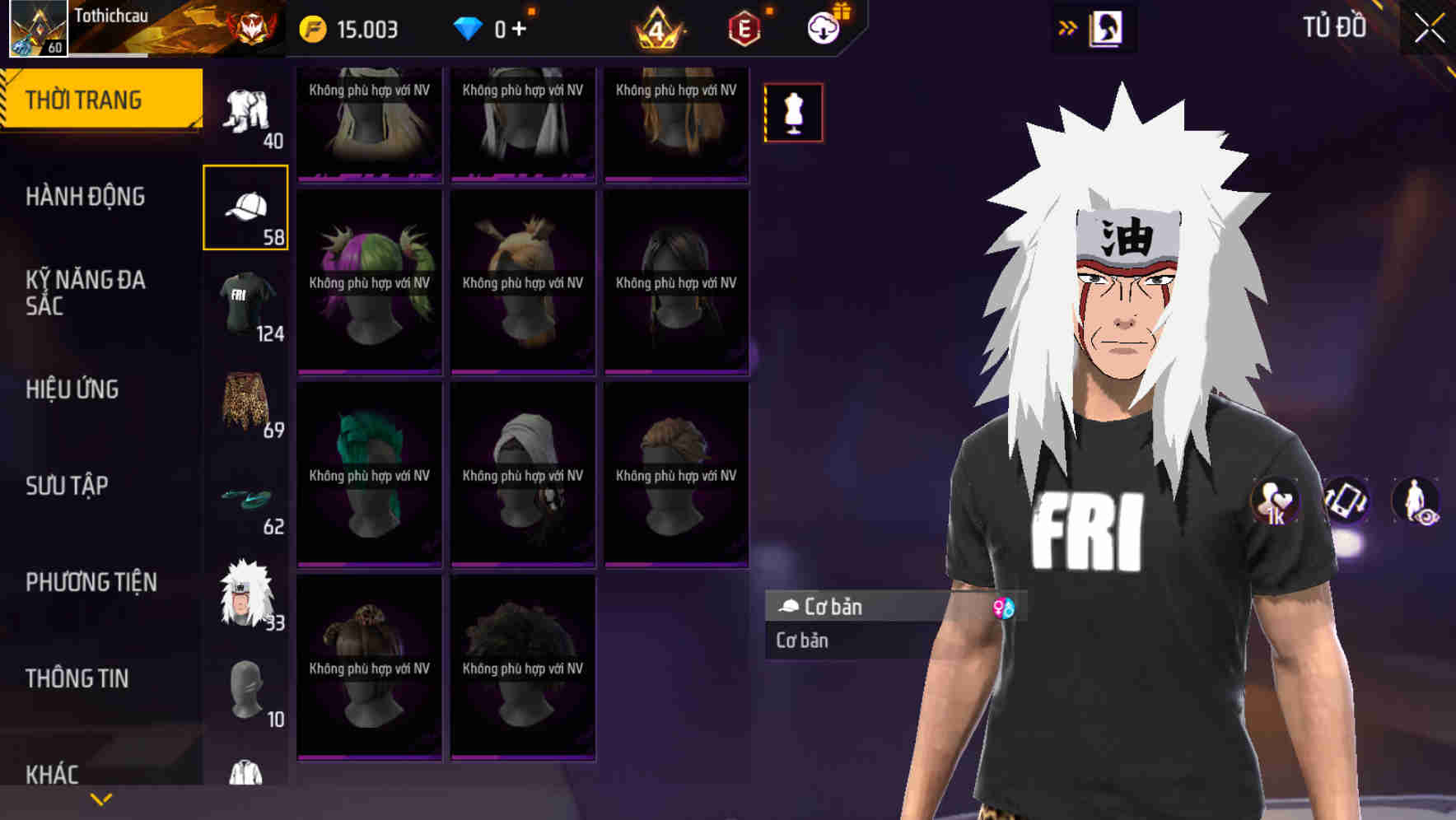Toggle the wardrobe panel with the double arrows
Screen dimensions: 1456x820
pos(1068,27)
